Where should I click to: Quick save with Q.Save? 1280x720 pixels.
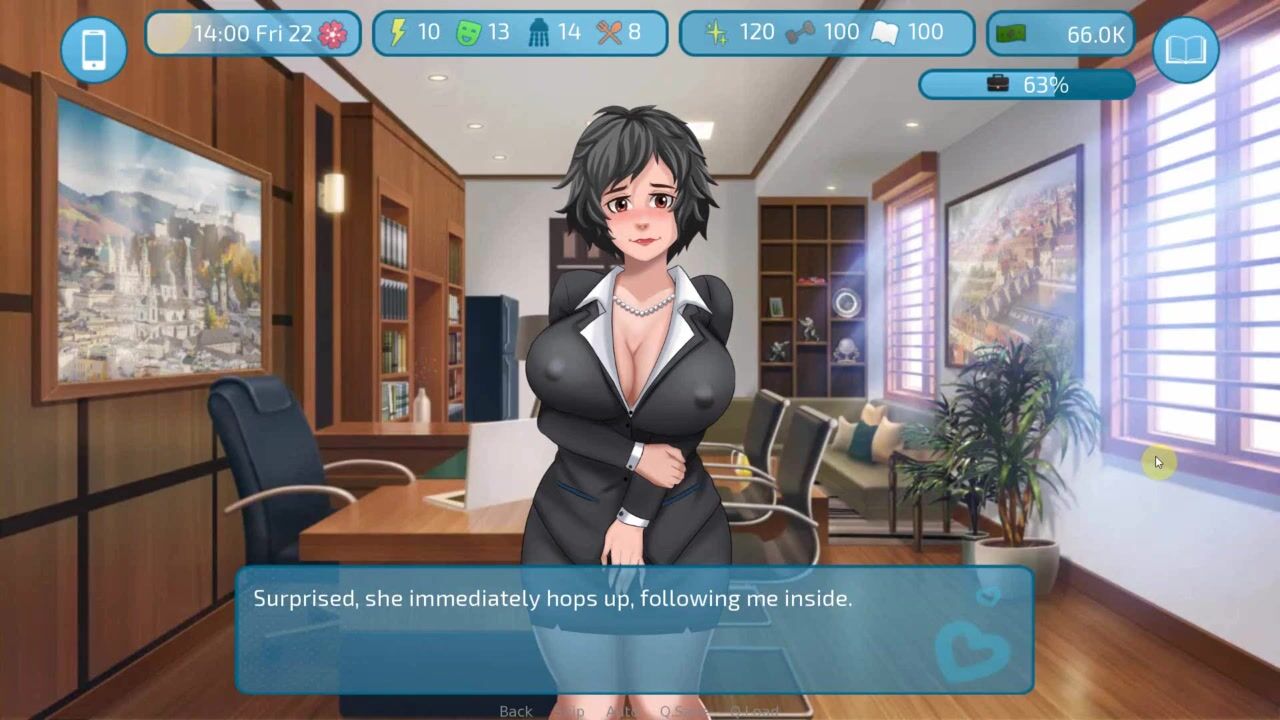(683, 711)
